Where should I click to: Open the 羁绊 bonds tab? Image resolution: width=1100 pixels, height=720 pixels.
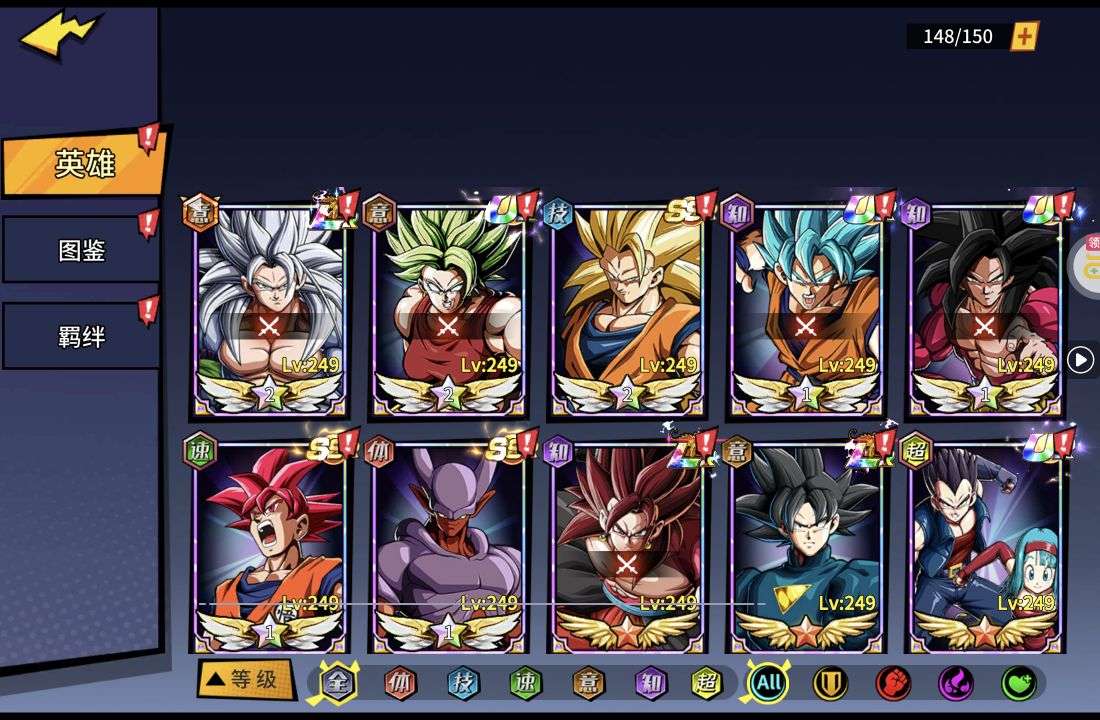(81, 337)
